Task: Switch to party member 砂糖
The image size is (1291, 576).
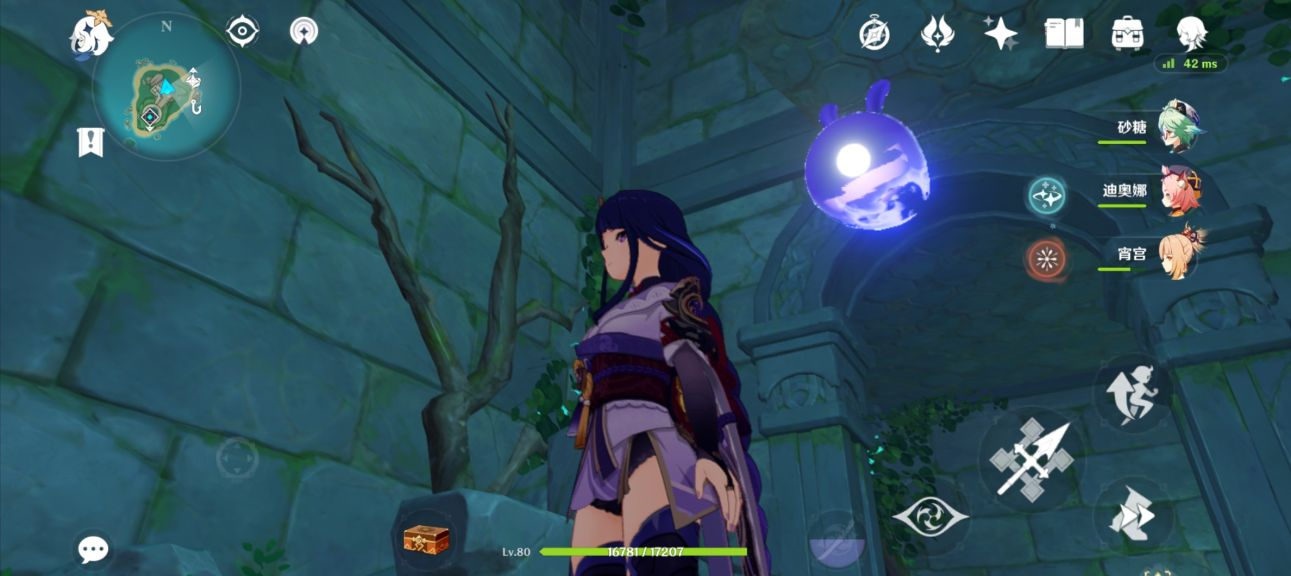Action: point(1180,128)
